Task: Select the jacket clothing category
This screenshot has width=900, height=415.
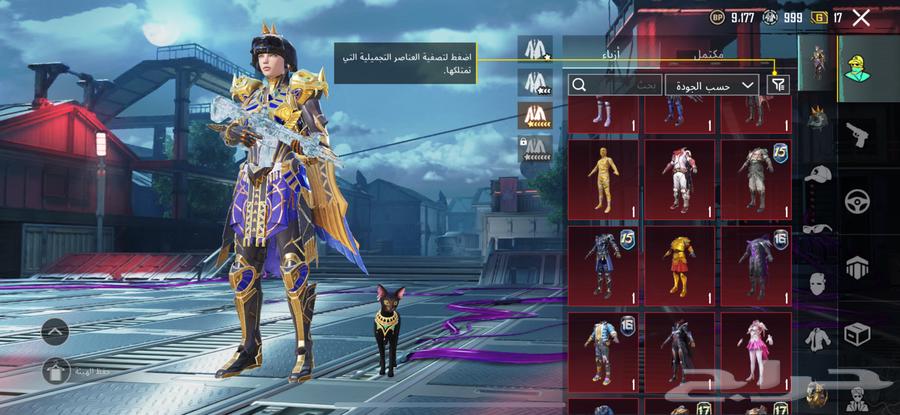Action: click(x=818, y=339)
